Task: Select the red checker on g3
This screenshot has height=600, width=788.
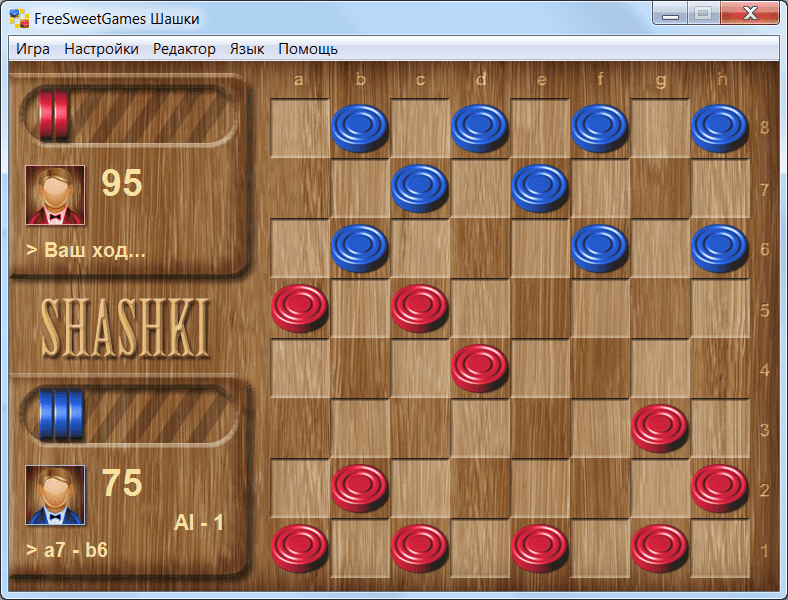Action: click(660, 427)
